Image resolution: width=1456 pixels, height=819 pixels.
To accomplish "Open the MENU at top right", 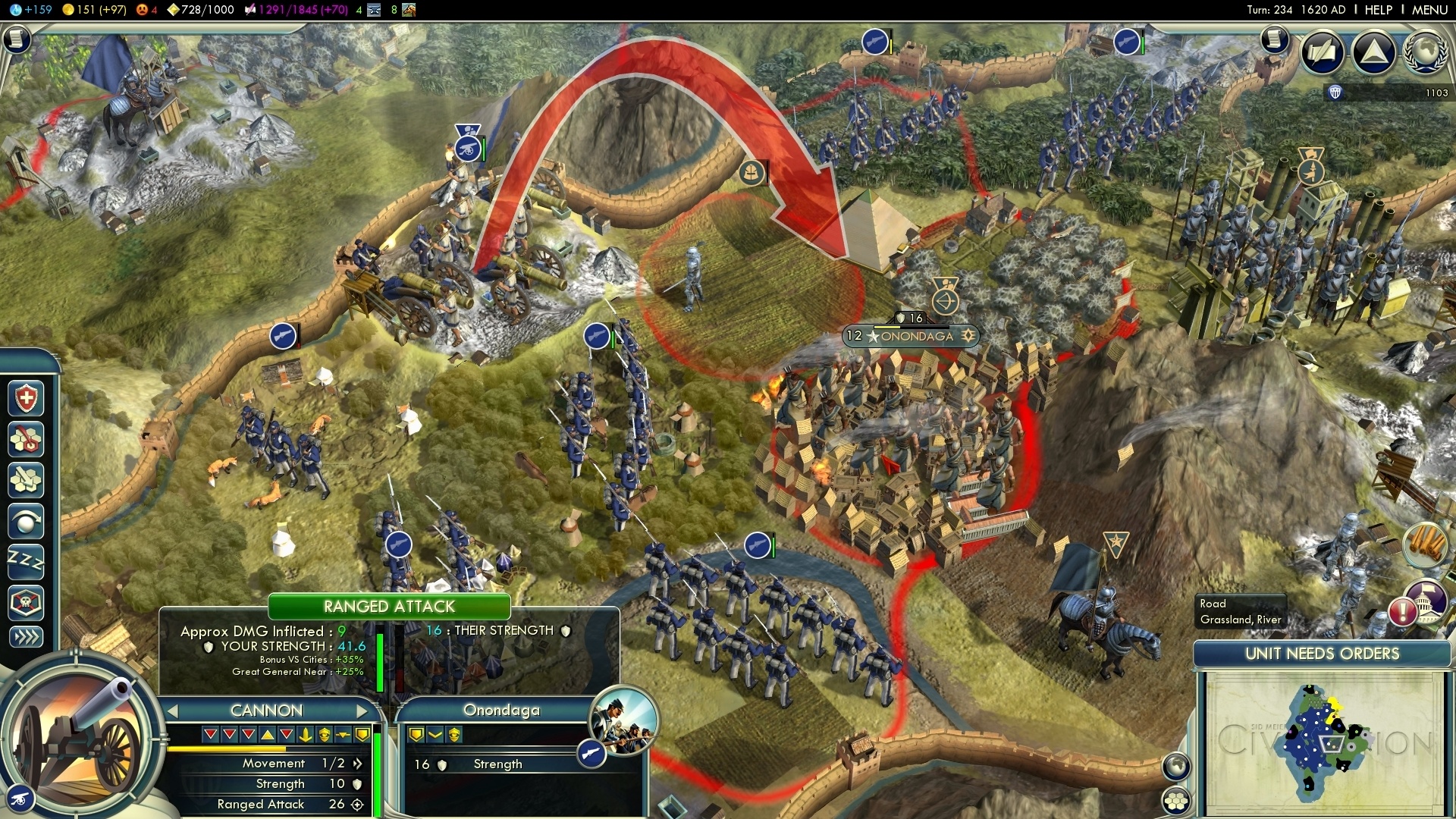I will pyautogui.click(x=1429, y=10).
